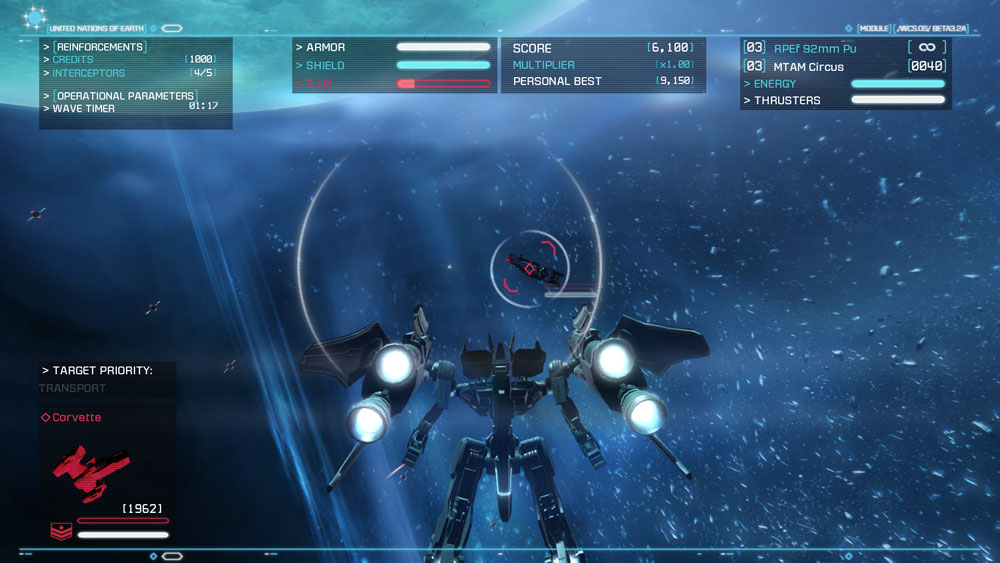The height and width of the screenshot is (563, 1000).
Task: Select the Transport target priority entry
Action: point(72,388)
